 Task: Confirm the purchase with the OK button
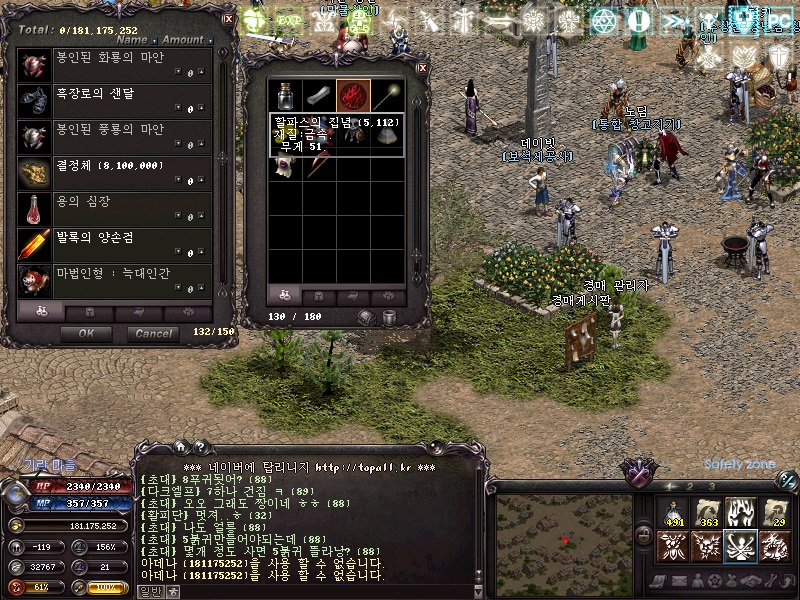click(86, 333)
